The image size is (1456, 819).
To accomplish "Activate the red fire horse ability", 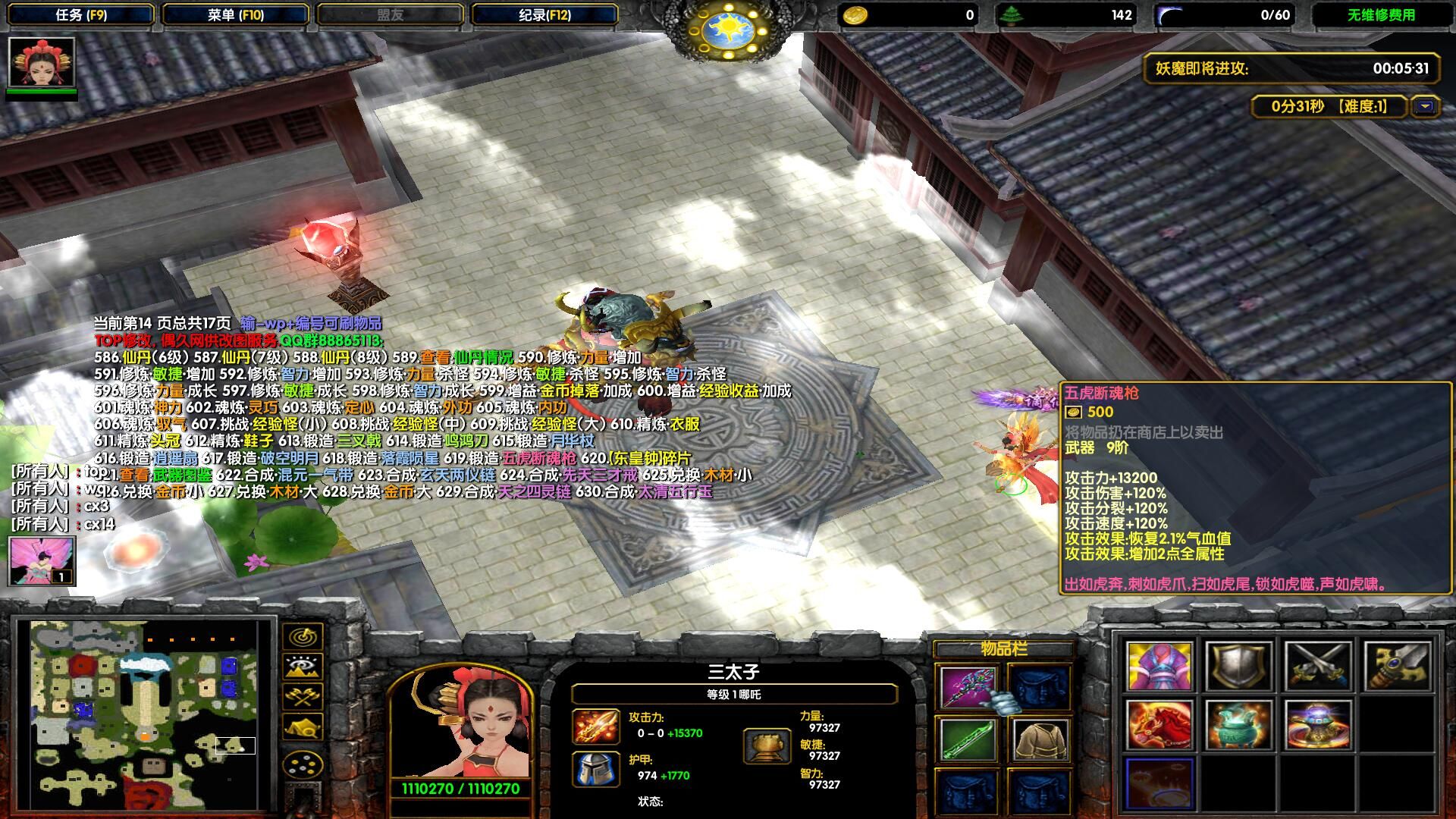I will tap(1159, 725).
